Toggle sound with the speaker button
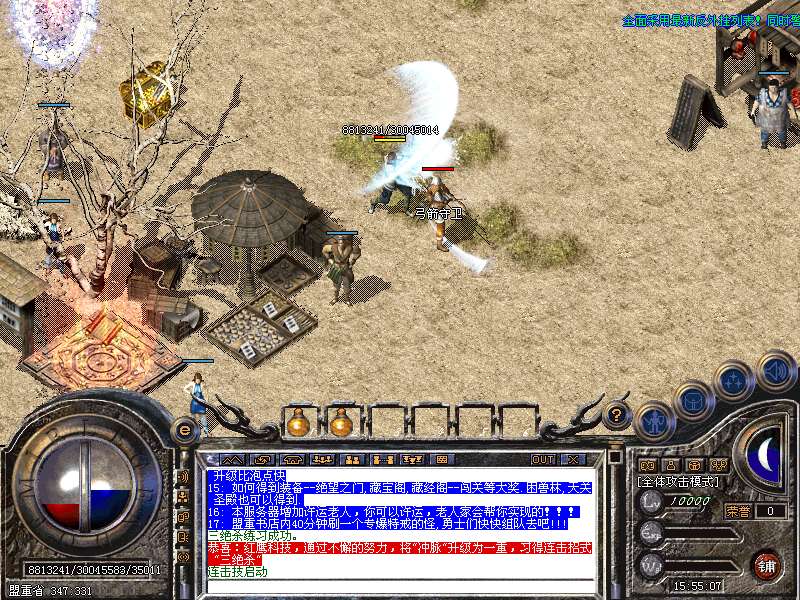 click(x=776, y=371)
